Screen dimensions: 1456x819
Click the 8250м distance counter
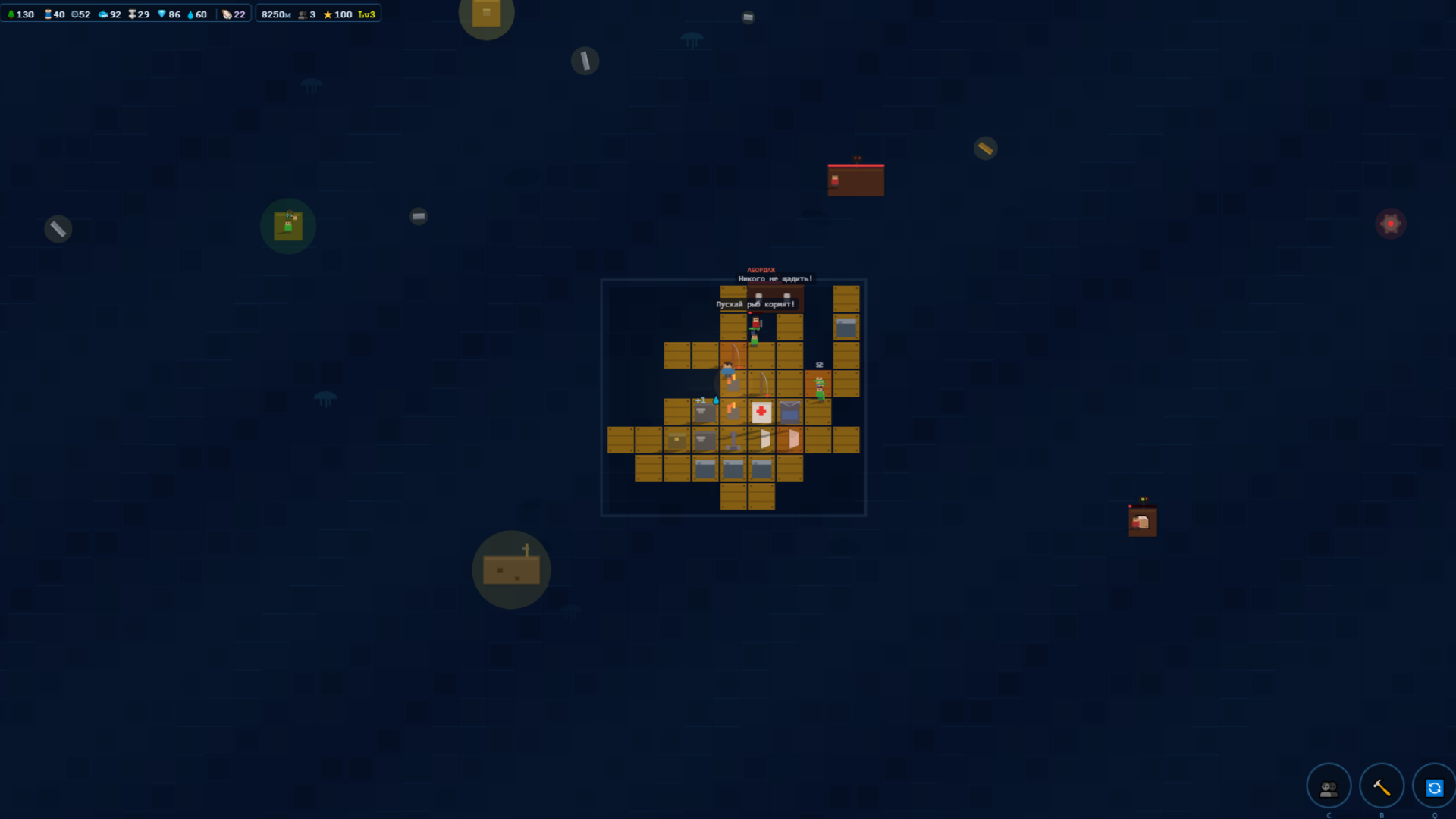(275, 13)
